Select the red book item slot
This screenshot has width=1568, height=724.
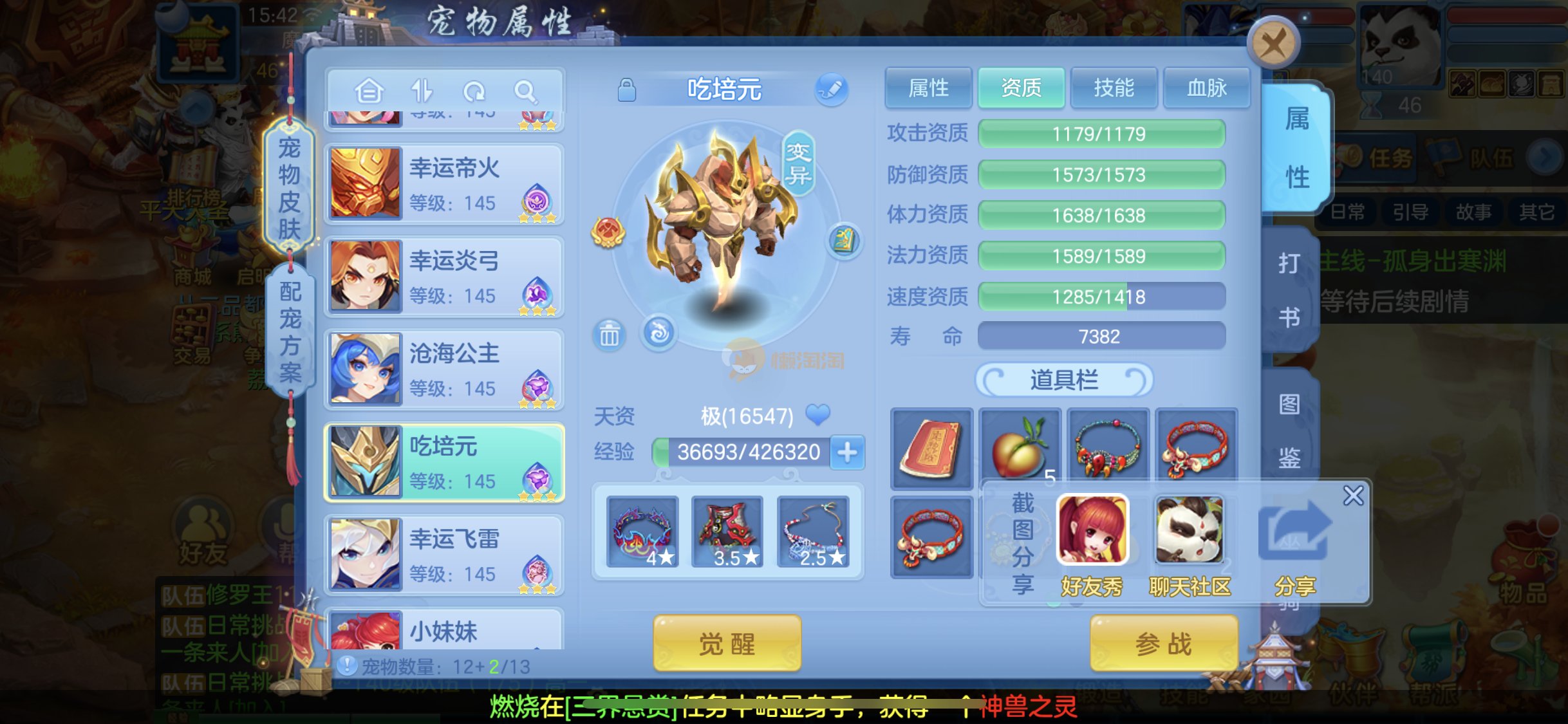(x=931, y=449)
